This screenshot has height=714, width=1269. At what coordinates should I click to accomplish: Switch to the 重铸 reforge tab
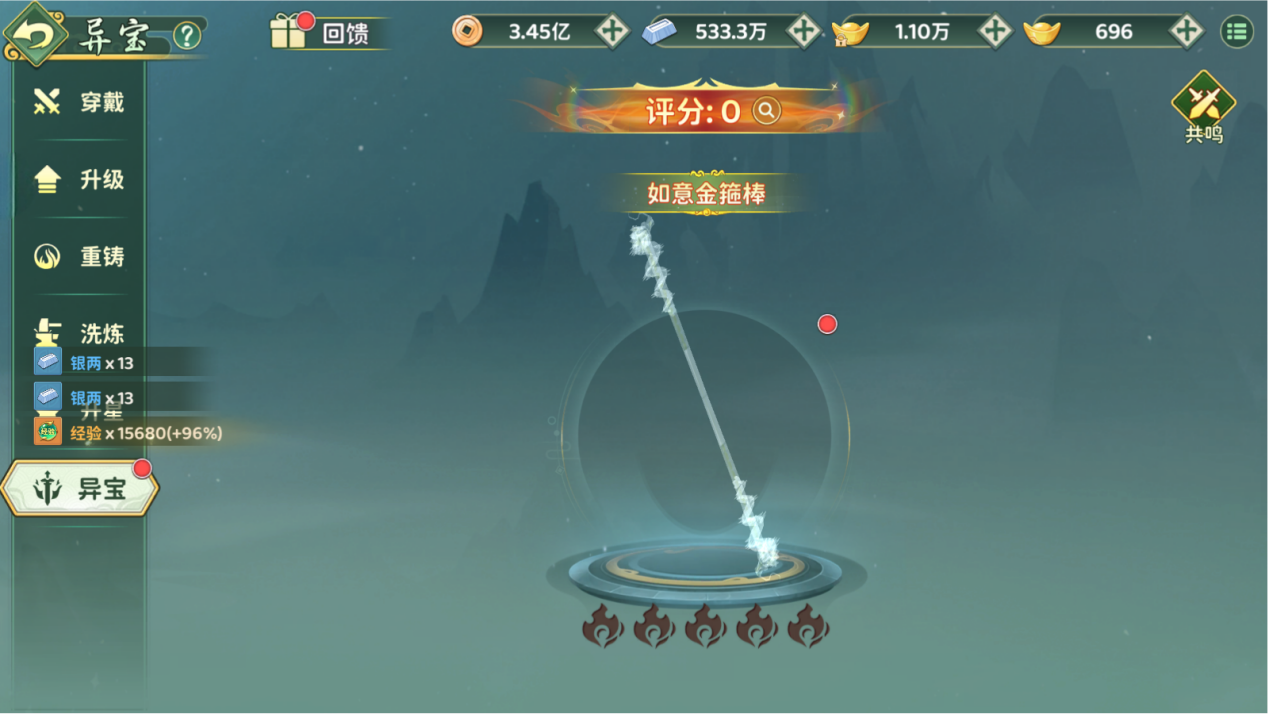[x=80, y=257]
